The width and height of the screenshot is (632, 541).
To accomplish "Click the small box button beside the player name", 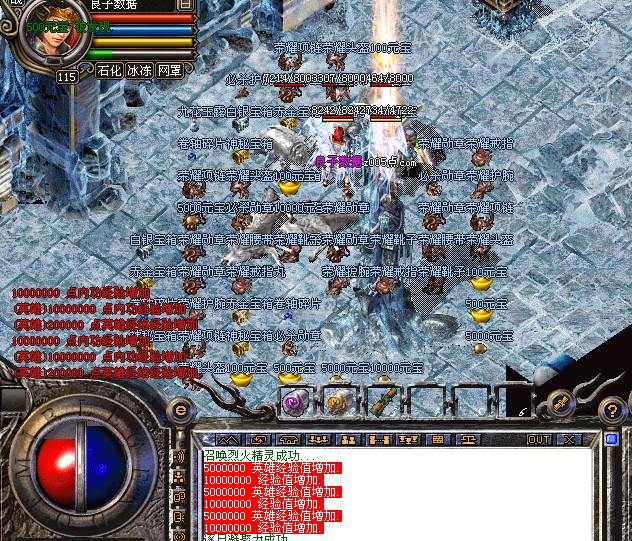I will 185,5.
